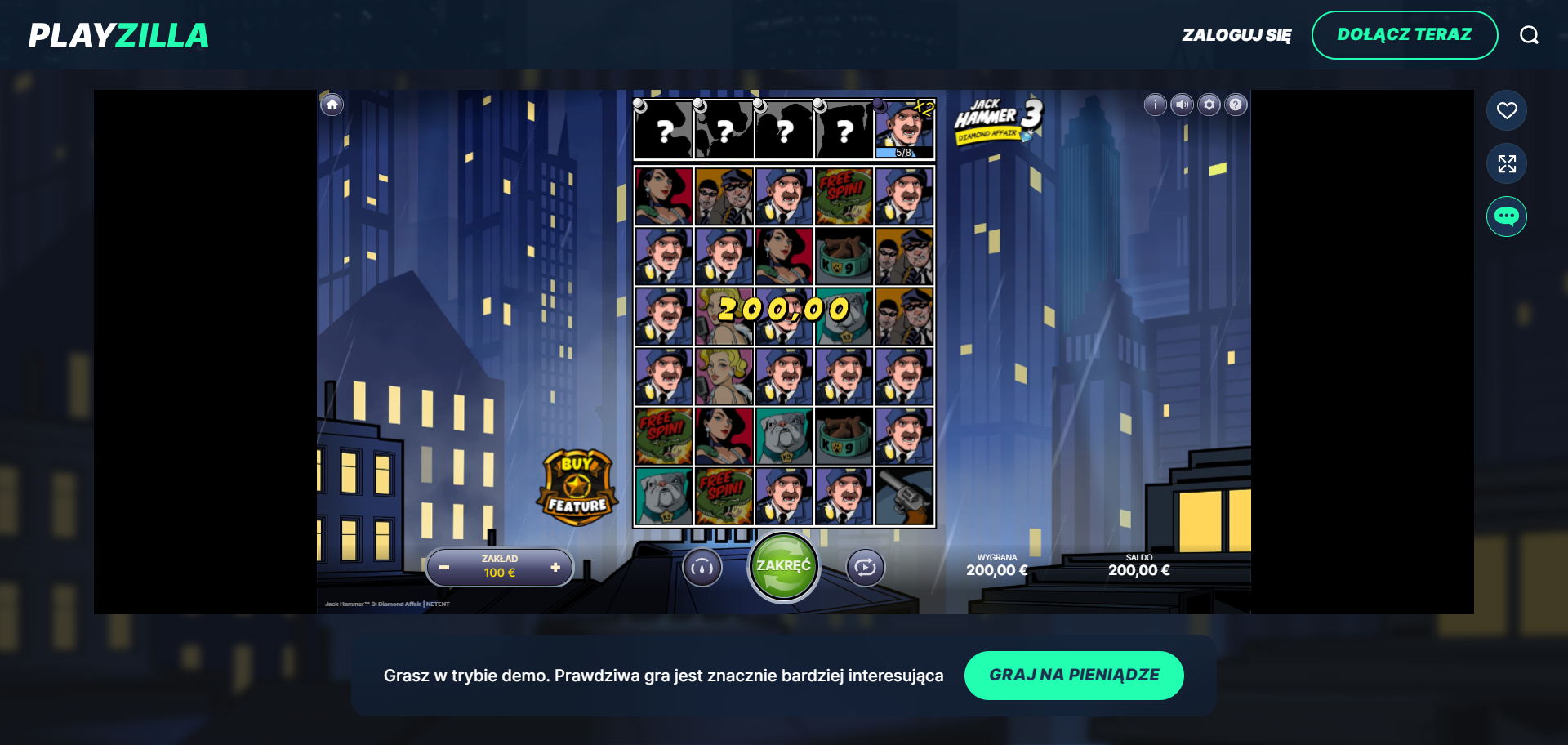This screenshot has width=1568, height=745.
Task: Click the home icon in the game frame
Action: (x=332, y=105)
